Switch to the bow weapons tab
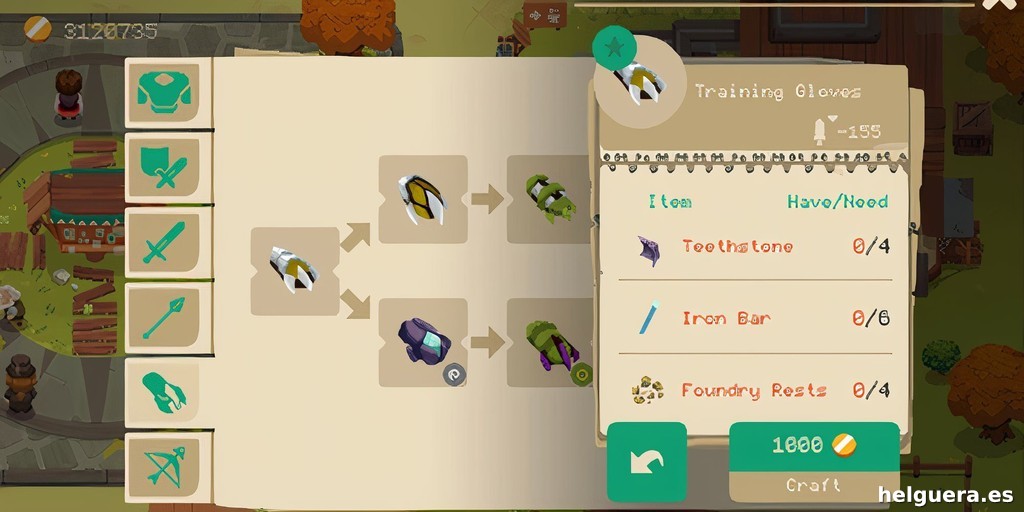The width and height of the screenshot is (1024, 512). [x=162, y=466]
